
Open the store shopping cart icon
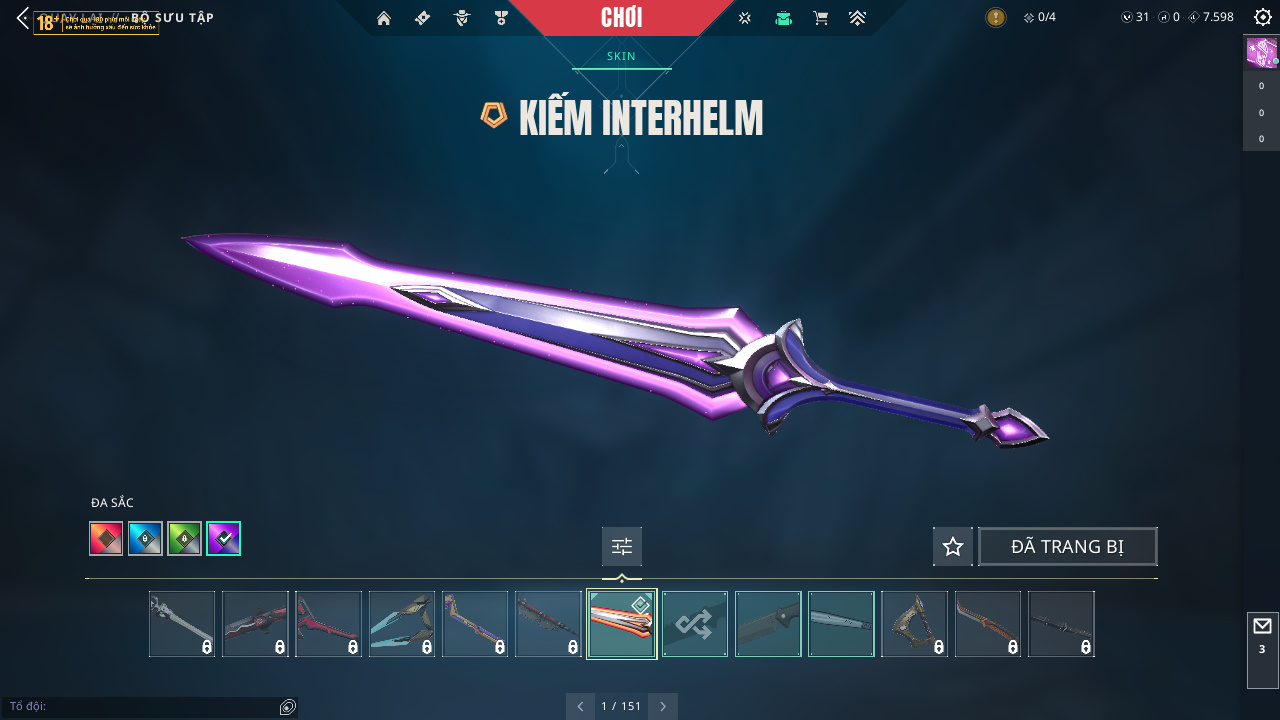[x=821, y=18]
